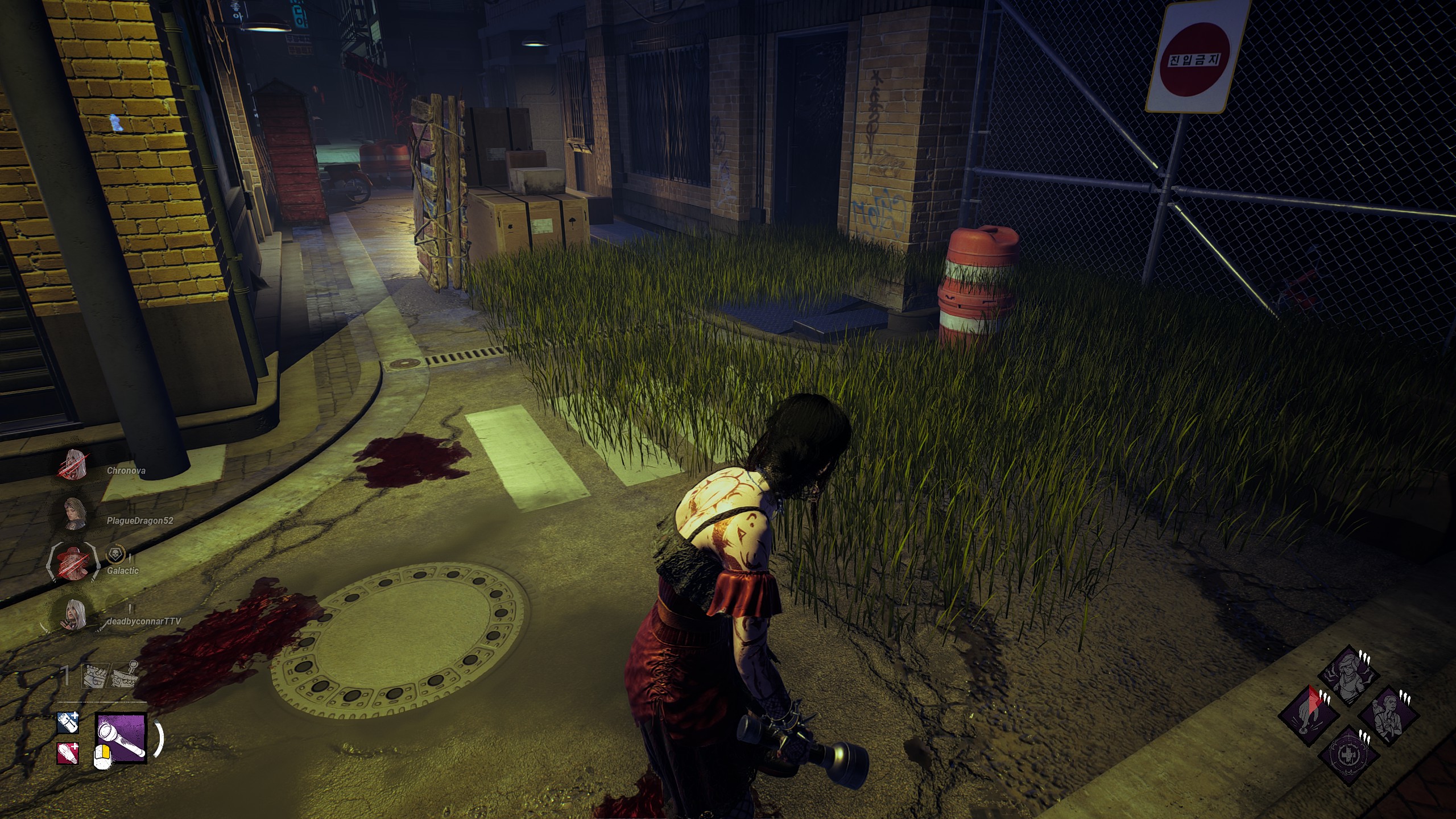Image resolution: width=1456 pixels, height=819 pixels.
Task: Select the purple flashlight item slot
Action: 121,737
